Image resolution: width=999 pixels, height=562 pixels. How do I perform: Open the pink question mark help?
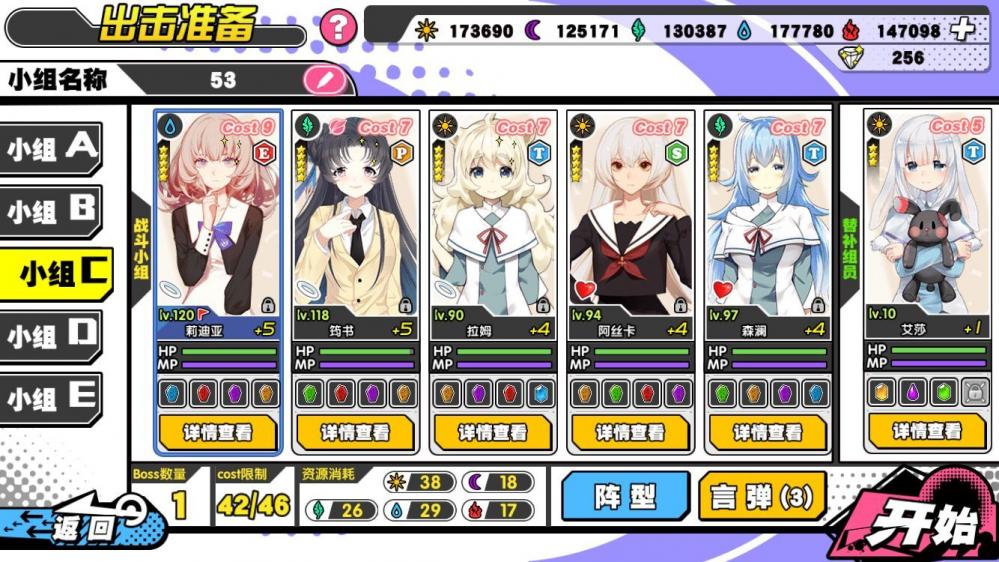339,27
